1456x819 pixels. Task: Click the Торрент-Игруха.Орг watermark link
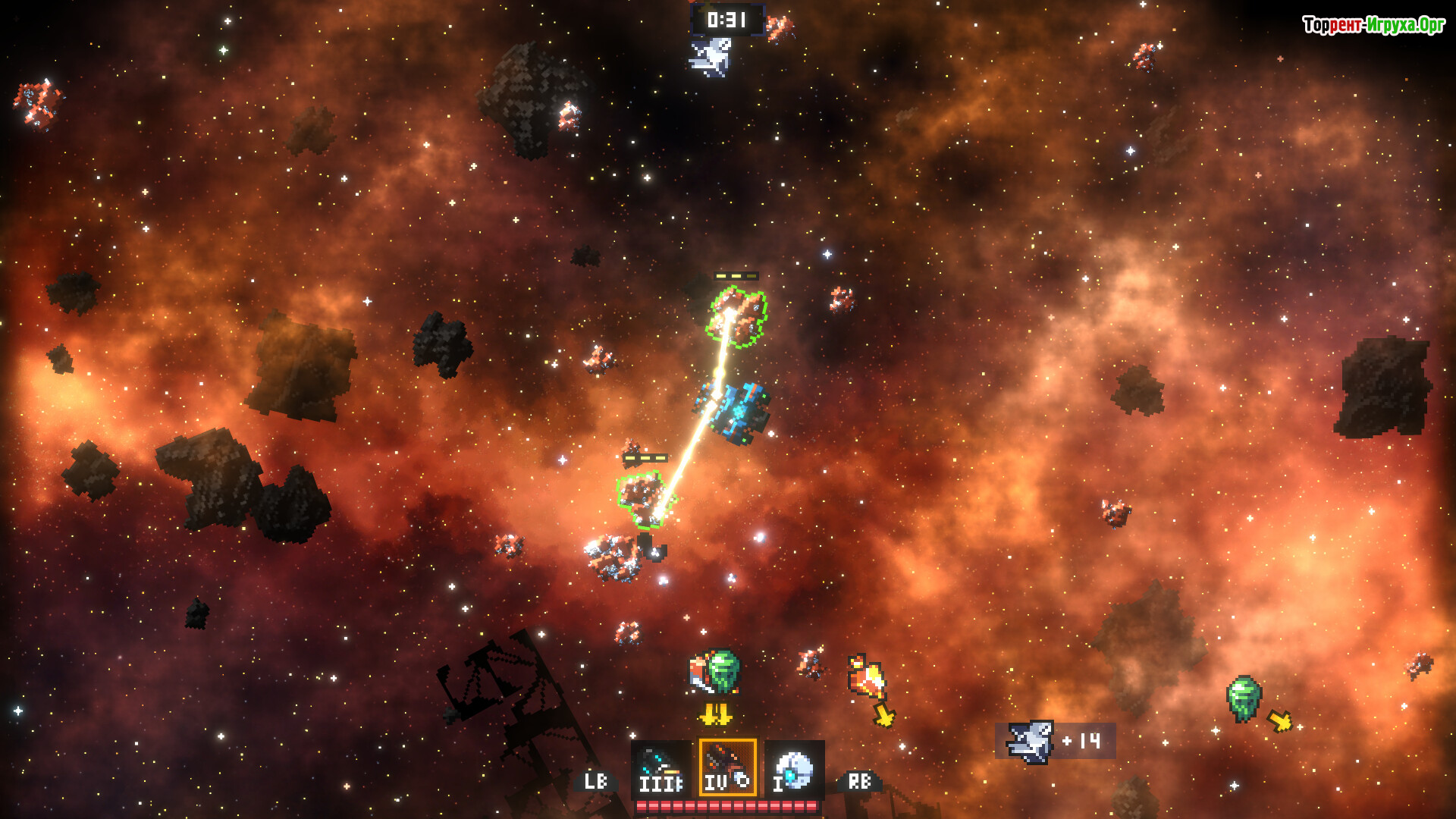coord(1373,25)
